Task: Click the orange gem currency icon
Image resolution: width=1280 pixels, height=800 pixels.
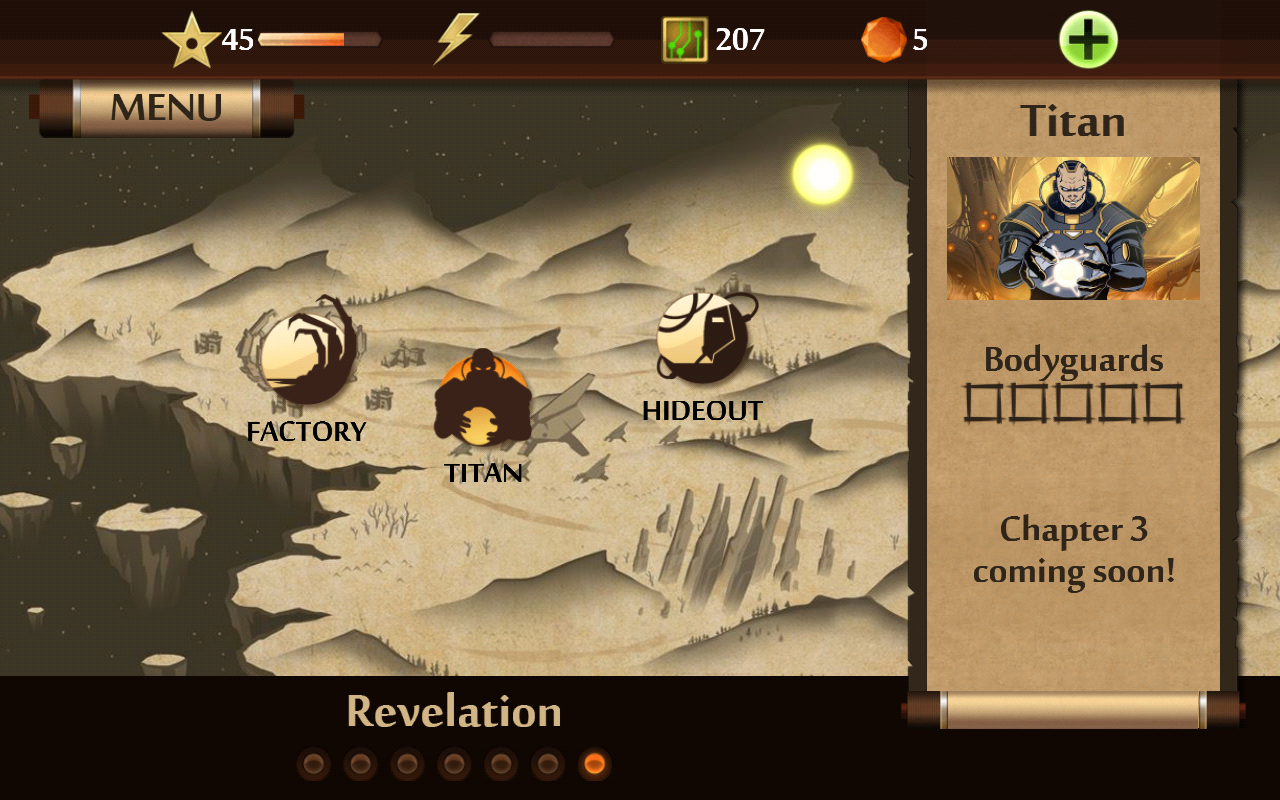Action: pos(883,40)
